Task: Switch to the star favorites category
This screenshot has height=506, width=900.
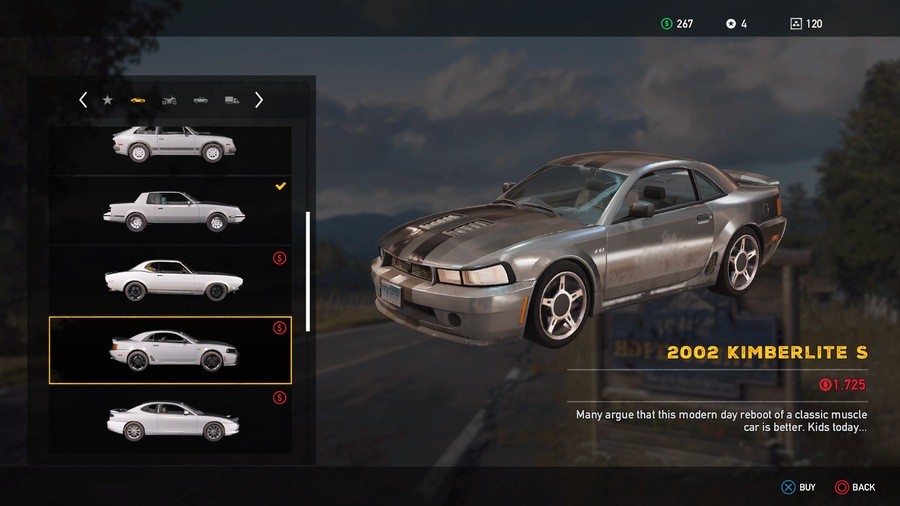Action: [x=107, y=100]
